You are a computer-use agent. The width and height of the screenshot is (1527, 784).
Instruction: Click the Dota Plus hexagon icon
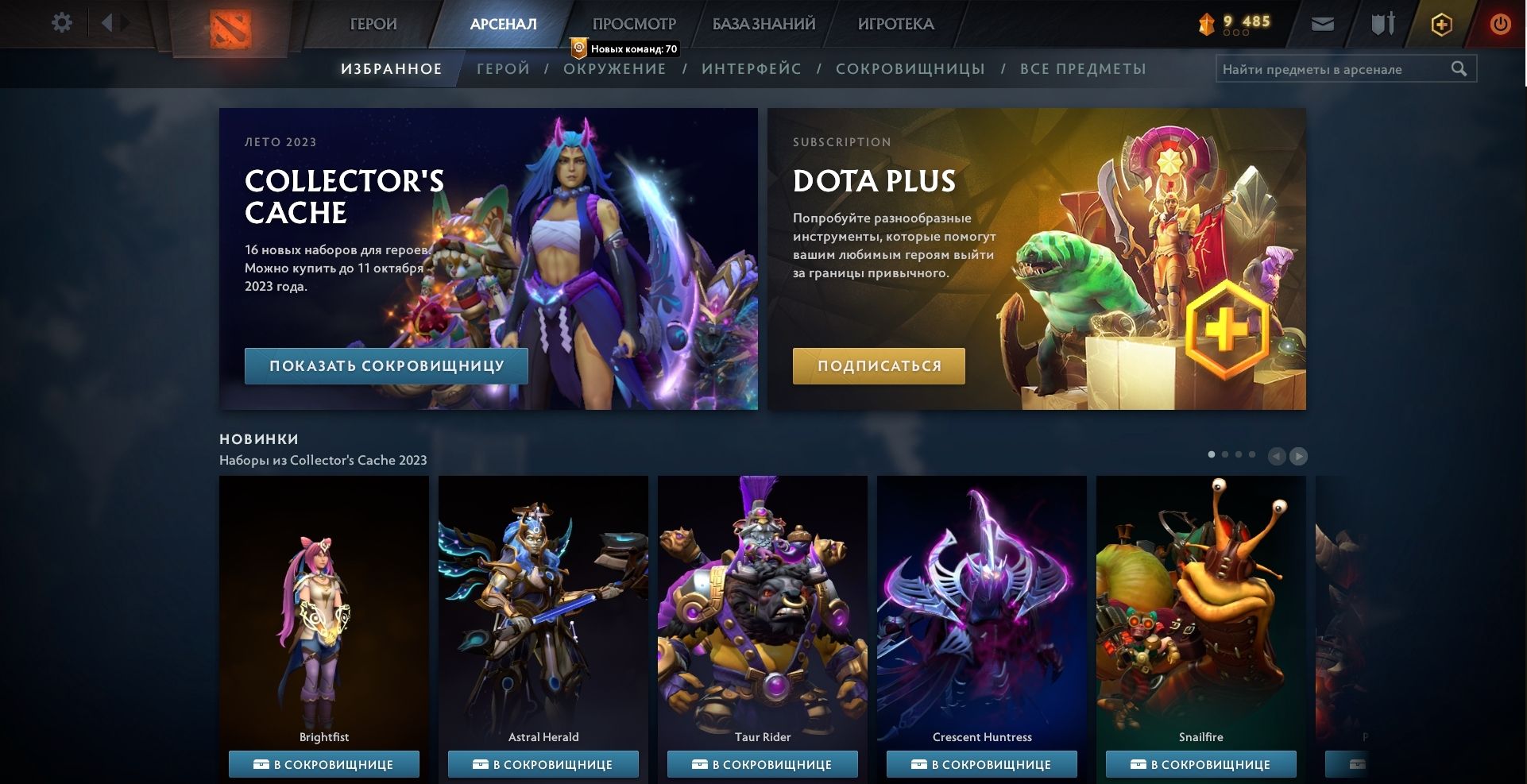tap(1440, 24)
